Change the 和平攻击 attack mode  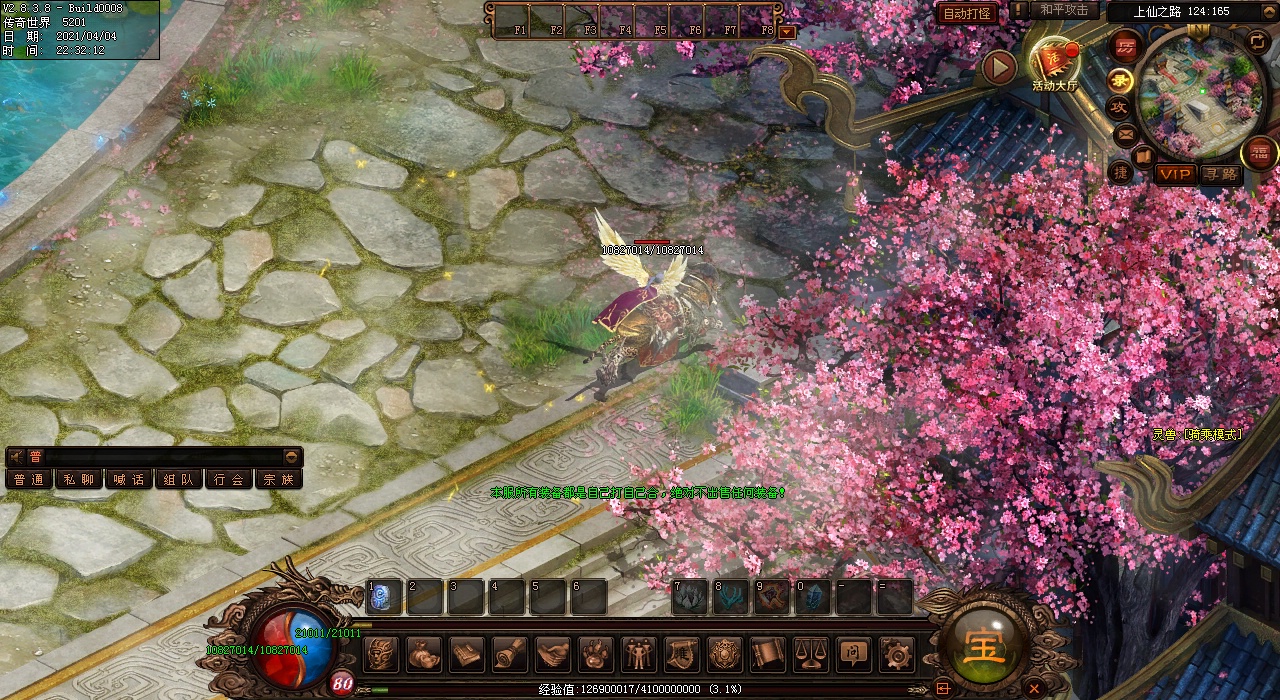click(1063, 10)
